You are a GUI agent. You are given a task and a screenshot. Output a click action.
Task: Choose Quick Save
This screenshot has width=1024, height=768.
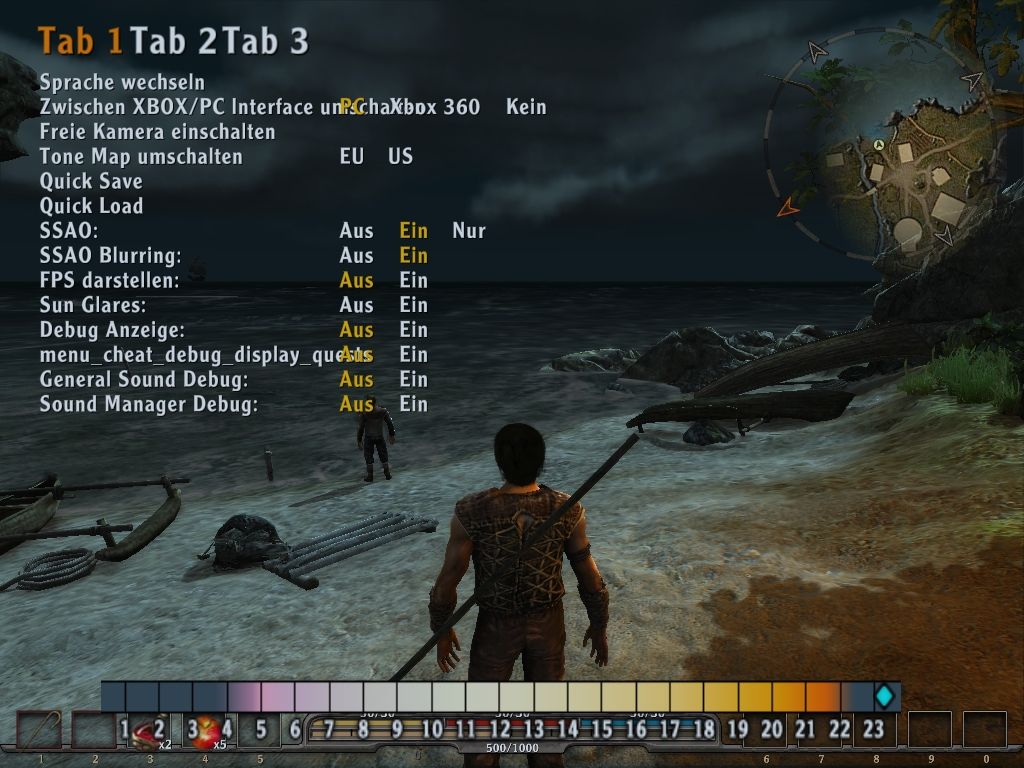pyautogui.click(x=91, y=181)
